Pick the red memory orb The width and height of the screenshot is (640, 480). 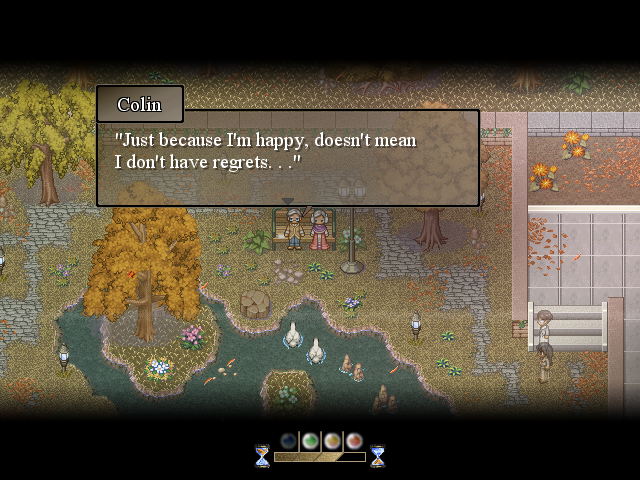click(353, 440)
